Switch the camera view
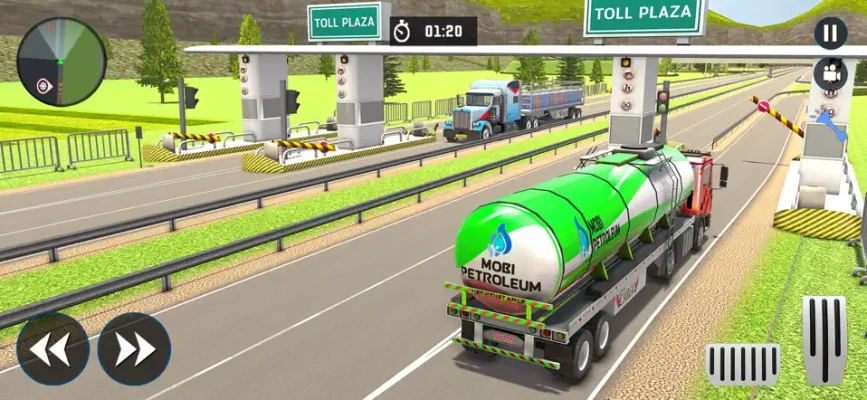This screenshot has height=400, width=867. pos(830,74)
